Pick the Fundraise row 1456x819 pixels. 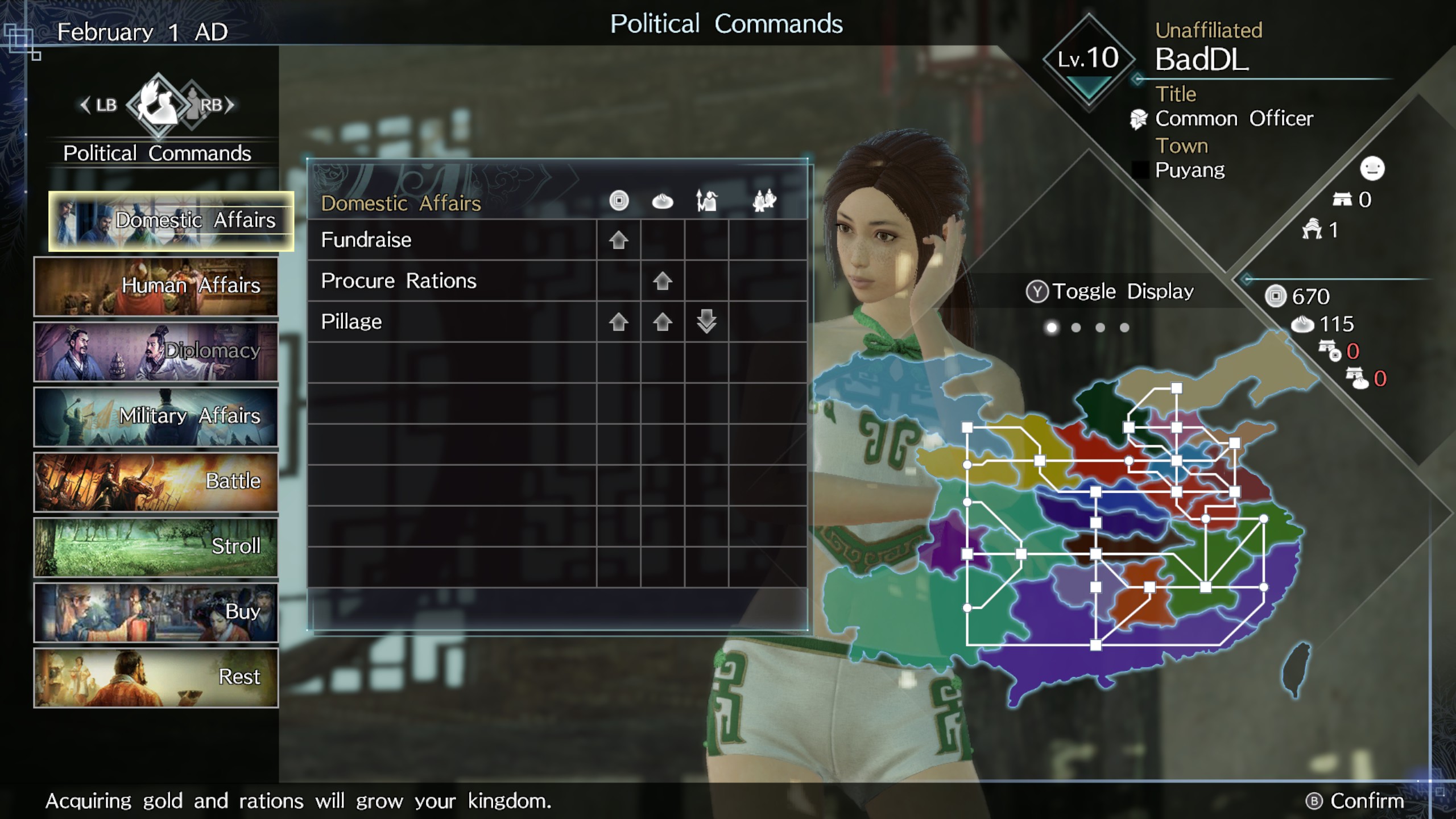click(x=556, y=240)
